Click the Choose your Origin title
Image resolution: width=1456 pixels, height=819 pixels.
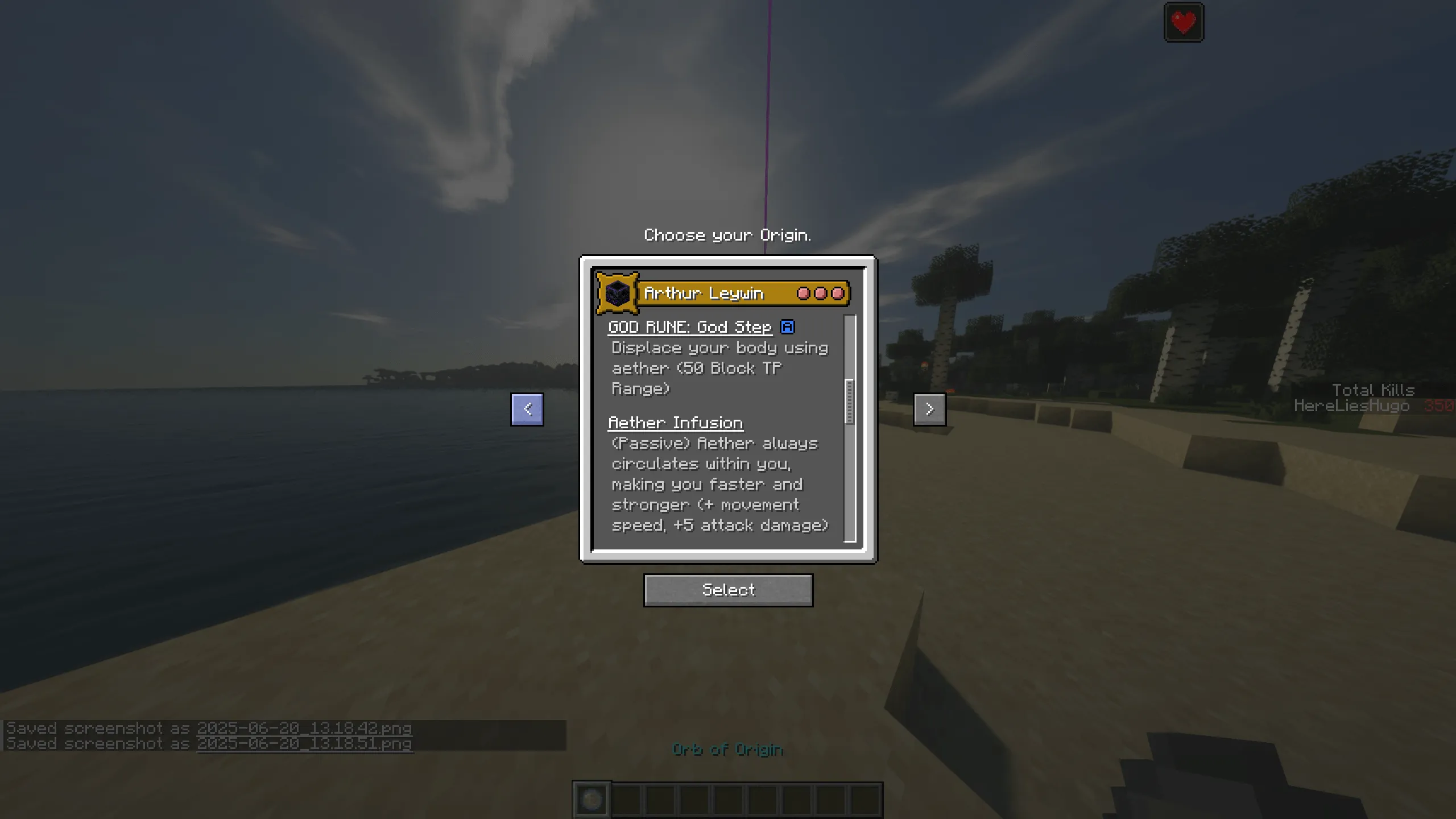(x=728, y=235)
